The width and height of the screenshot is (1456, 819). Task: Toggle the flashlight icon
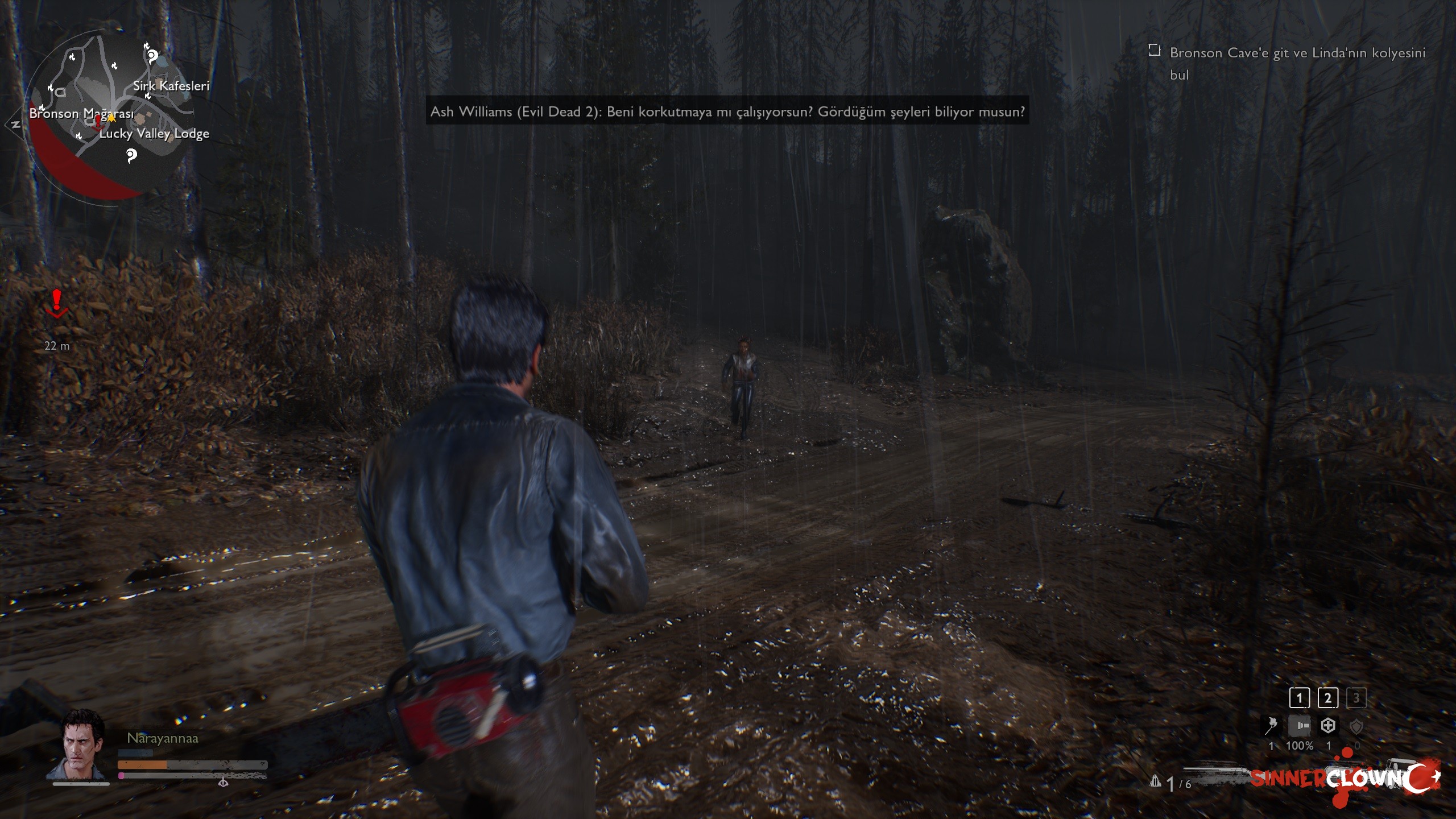(x=1300, y=726)
